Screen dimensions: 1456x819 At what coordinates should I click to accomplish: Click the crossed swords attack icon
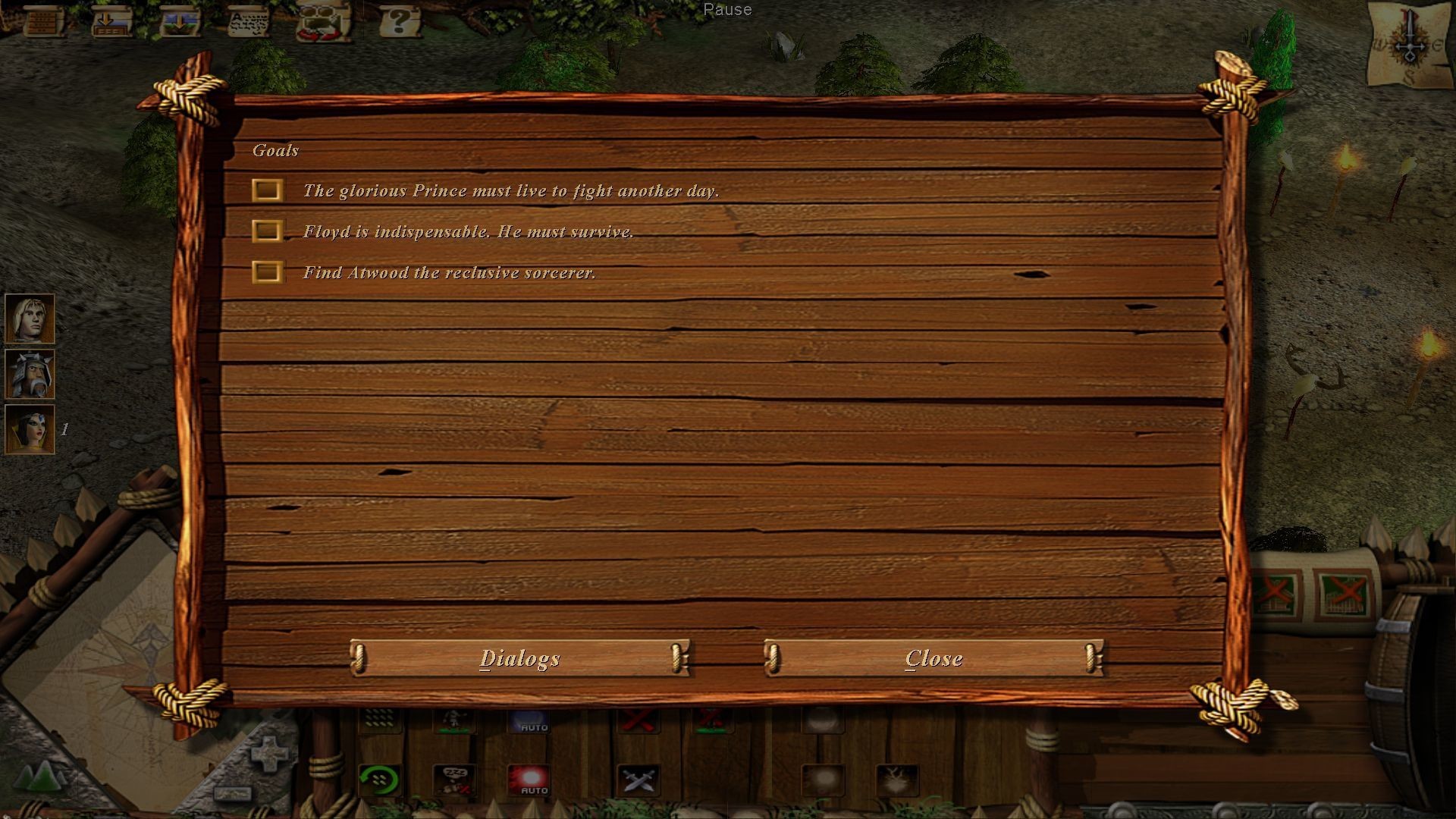638,780
